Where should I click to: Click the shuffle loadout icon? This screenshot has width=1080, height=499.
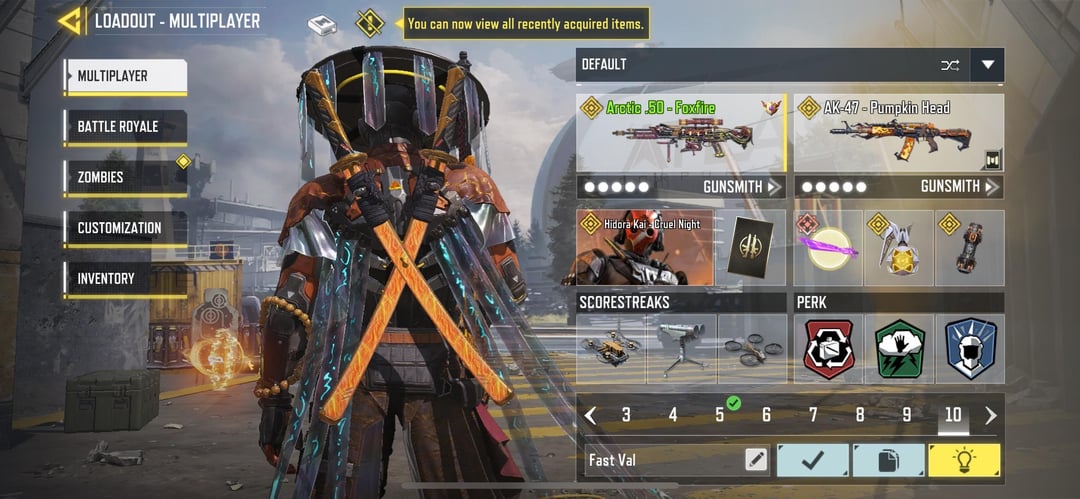(949, 65)
